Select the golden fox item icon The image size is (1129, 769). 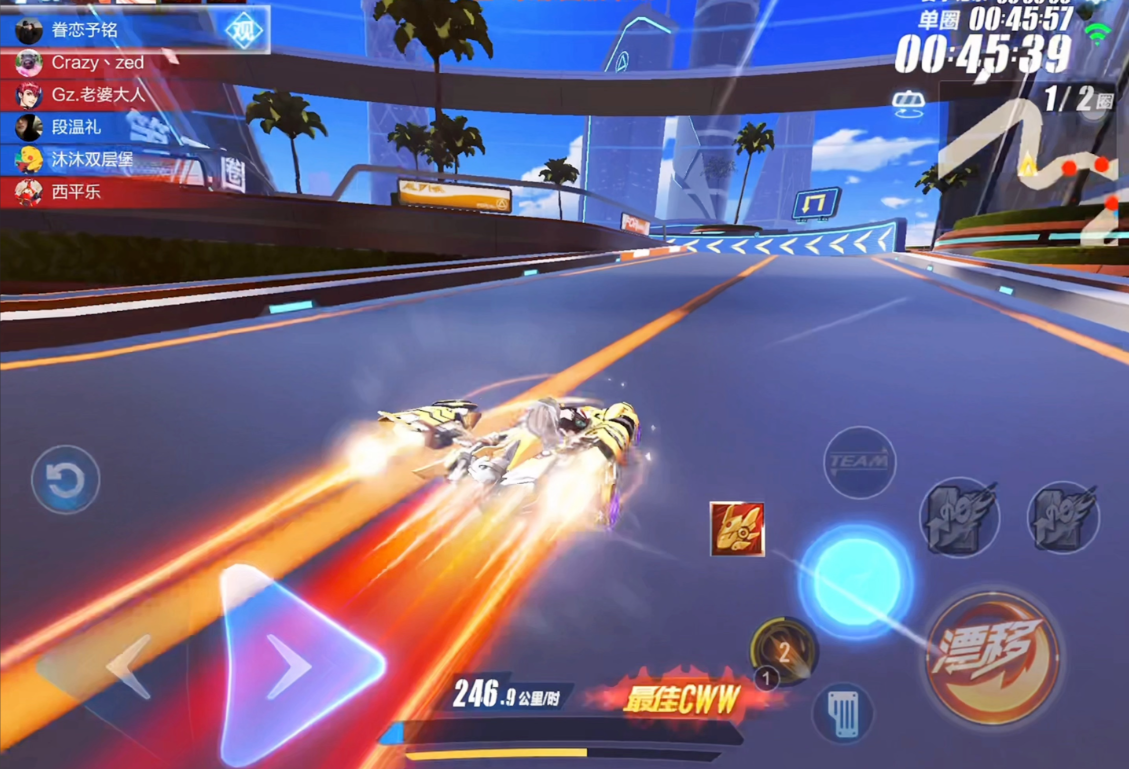[x=737, y=529]
